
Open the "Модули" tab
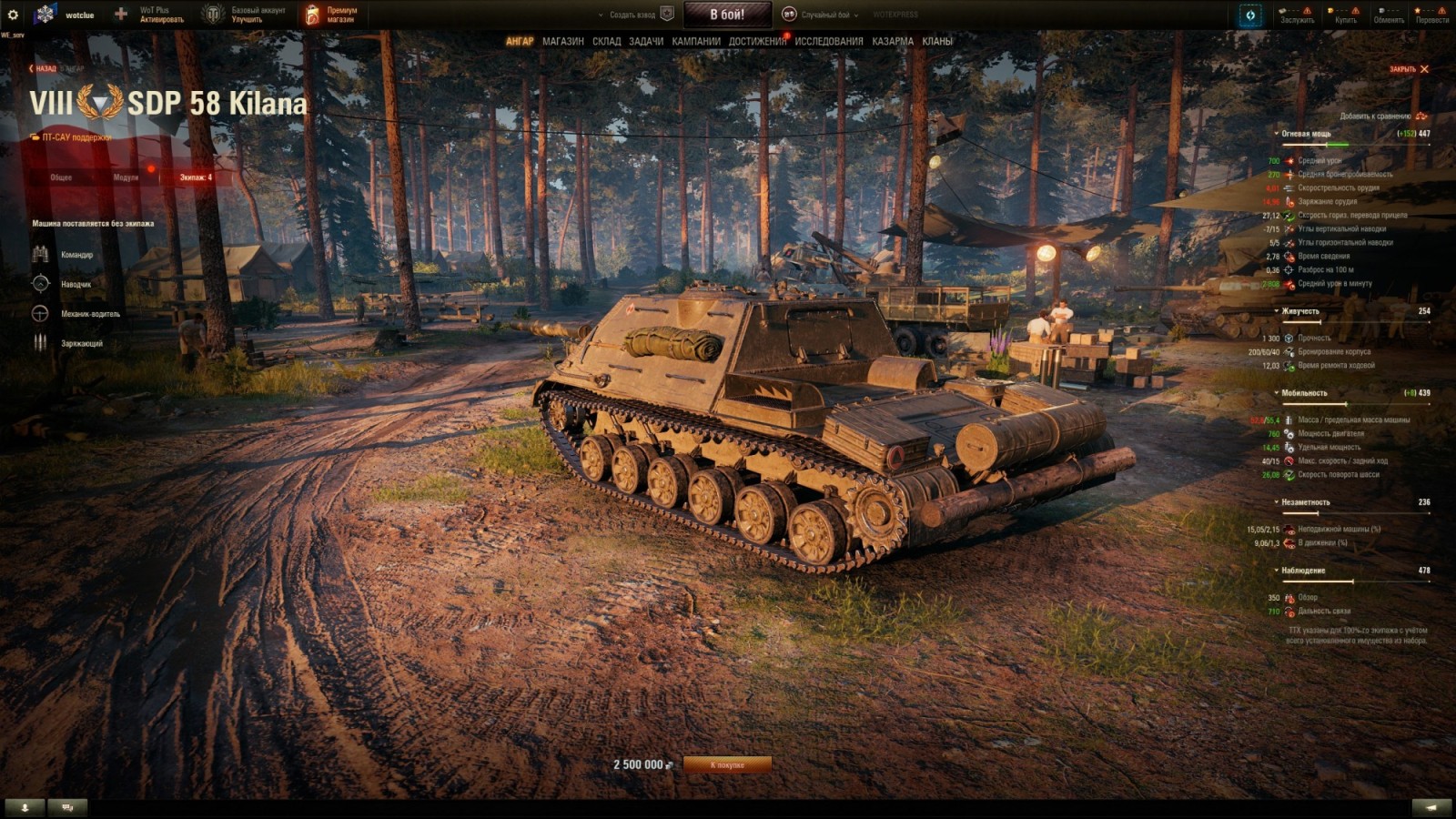(x=126, y=177)
